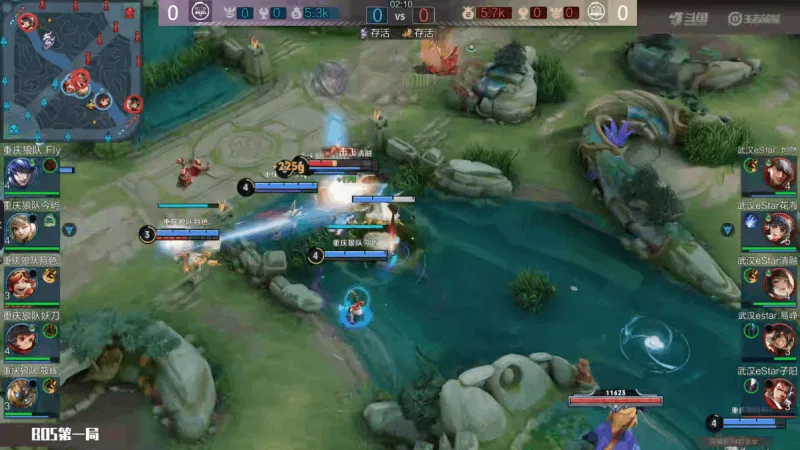The width and height of the screenshot is (800, 450).
Task: Click the Douyu stream watermark logo
Action: tap(690, 18)
